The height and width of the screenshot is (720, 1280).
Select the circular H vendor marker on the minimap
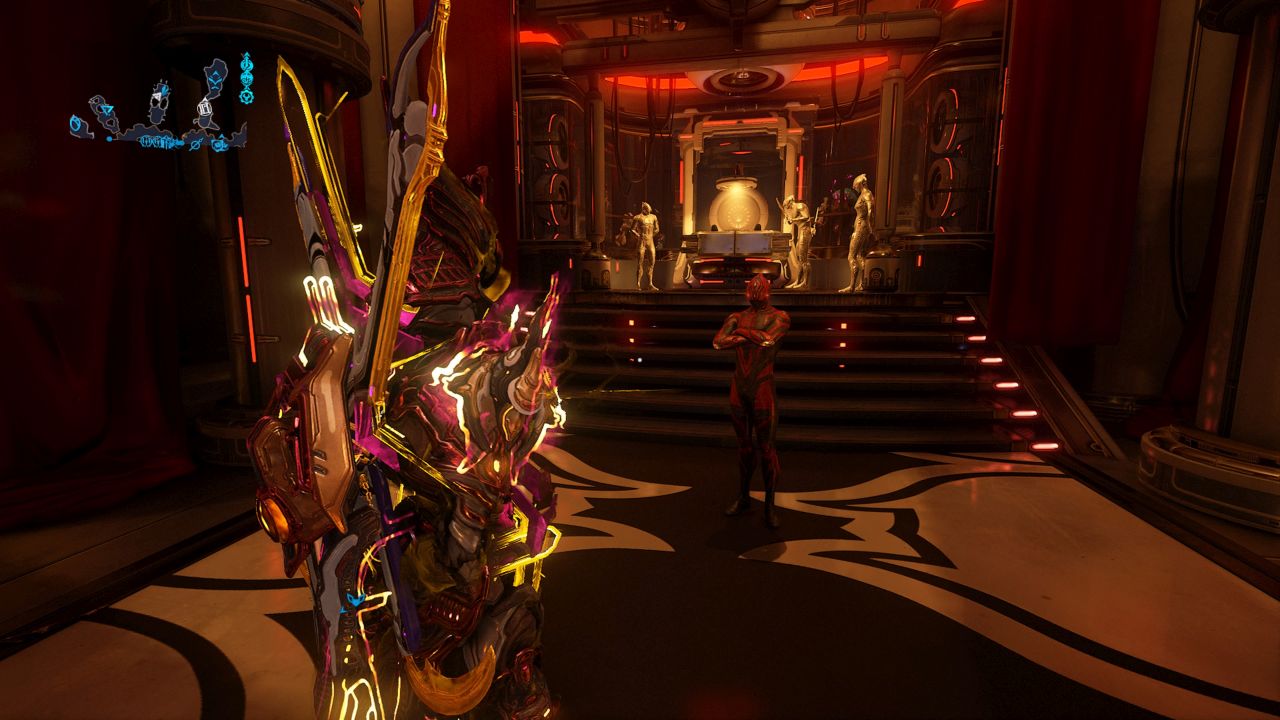pyautogui.click(x=205, y=107)
